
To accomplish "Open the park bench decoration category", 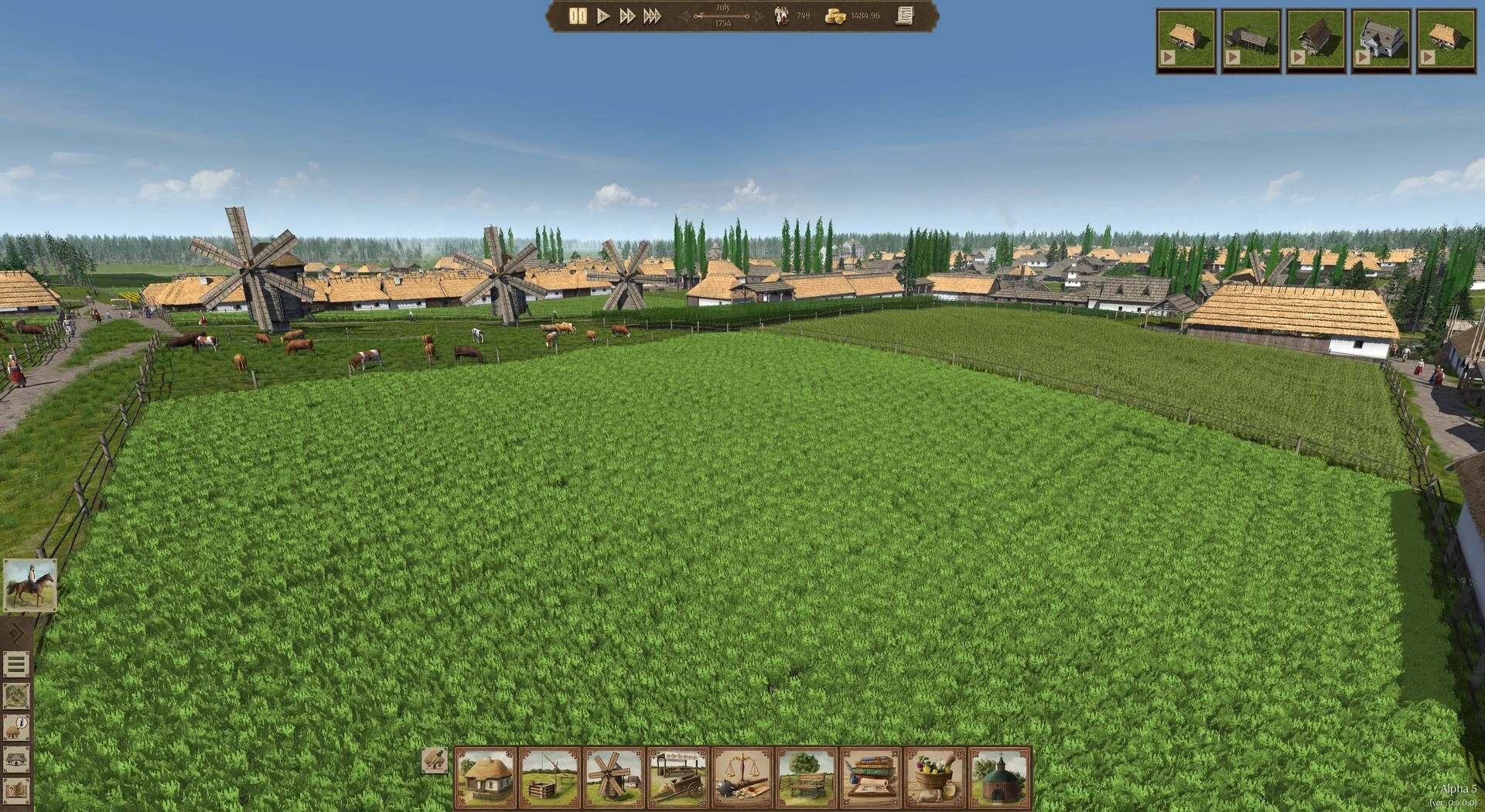I will pos(807,777).
